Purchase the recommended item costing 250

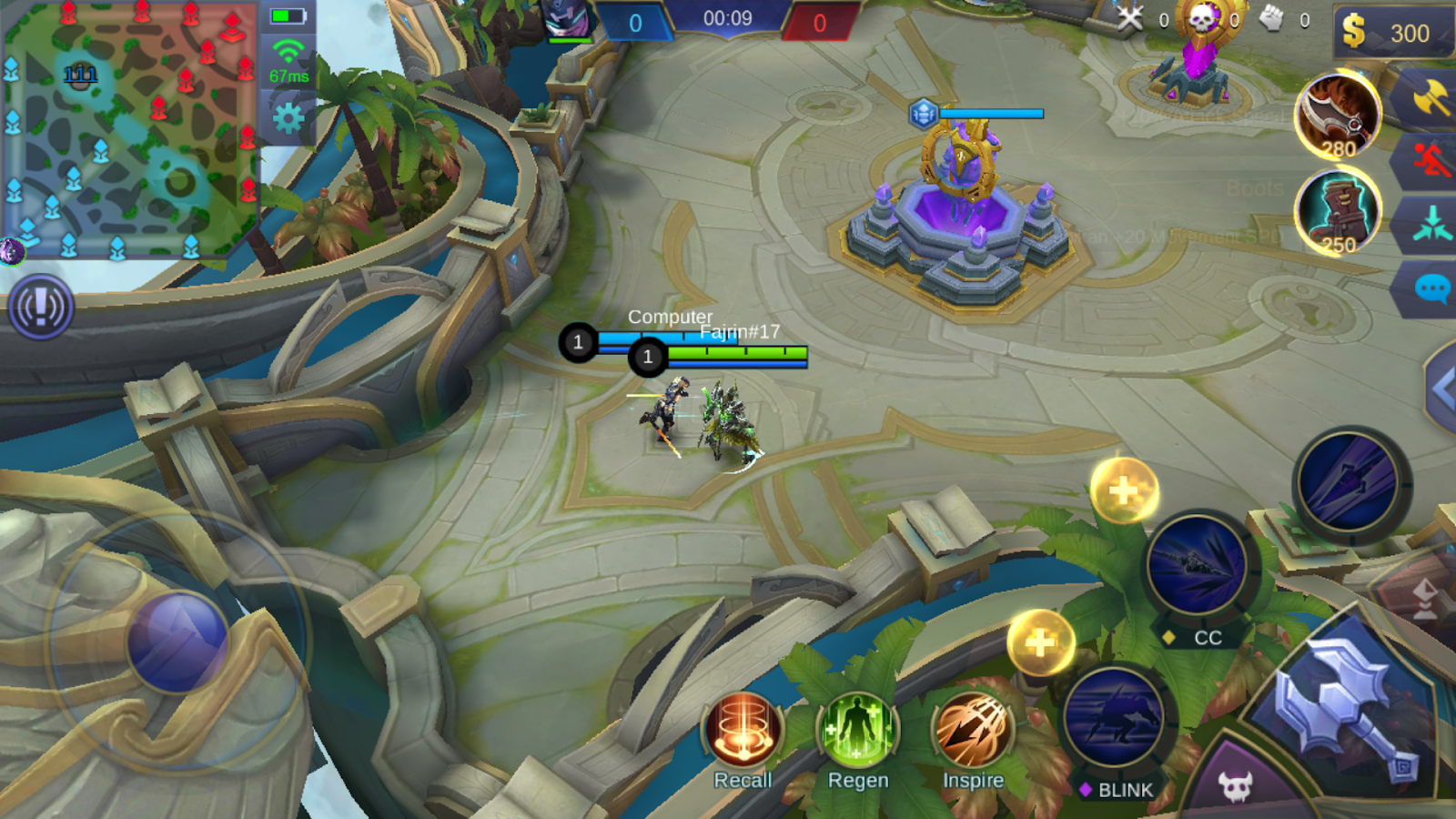[x=1338, y=212]
